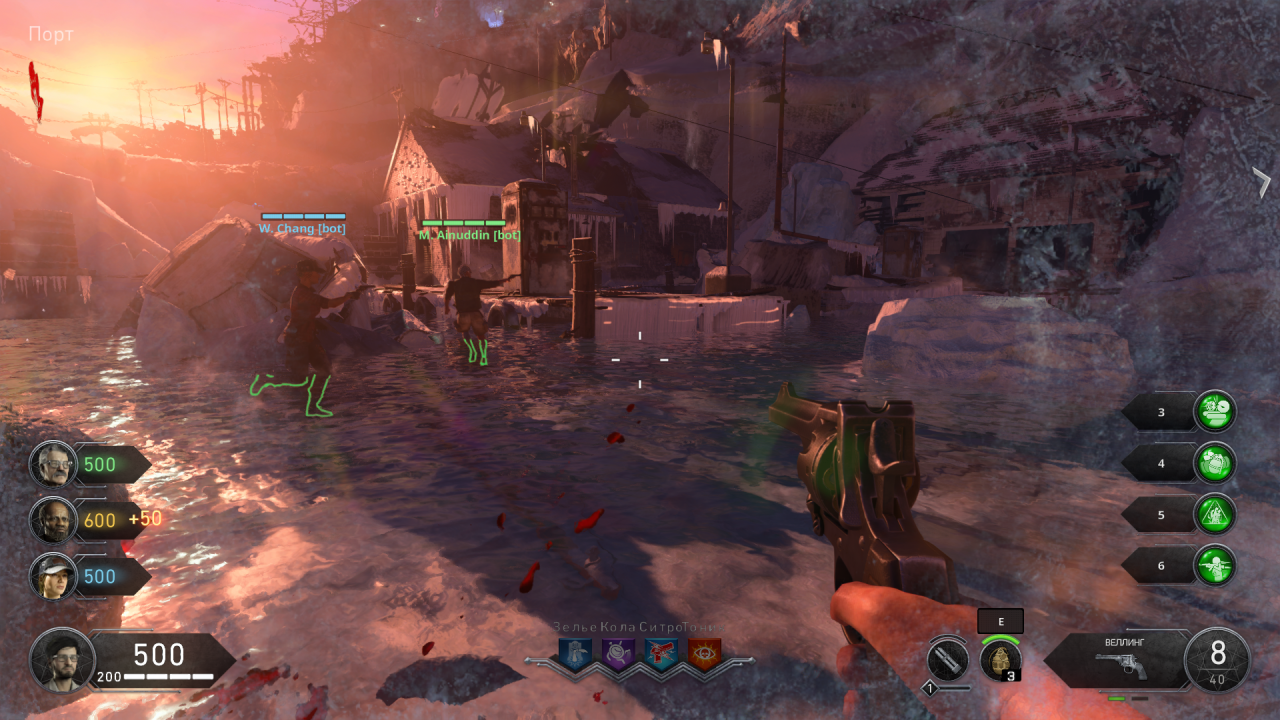
Task: Click the M. Amuddin bot nameplate
Action: [469, 235]
